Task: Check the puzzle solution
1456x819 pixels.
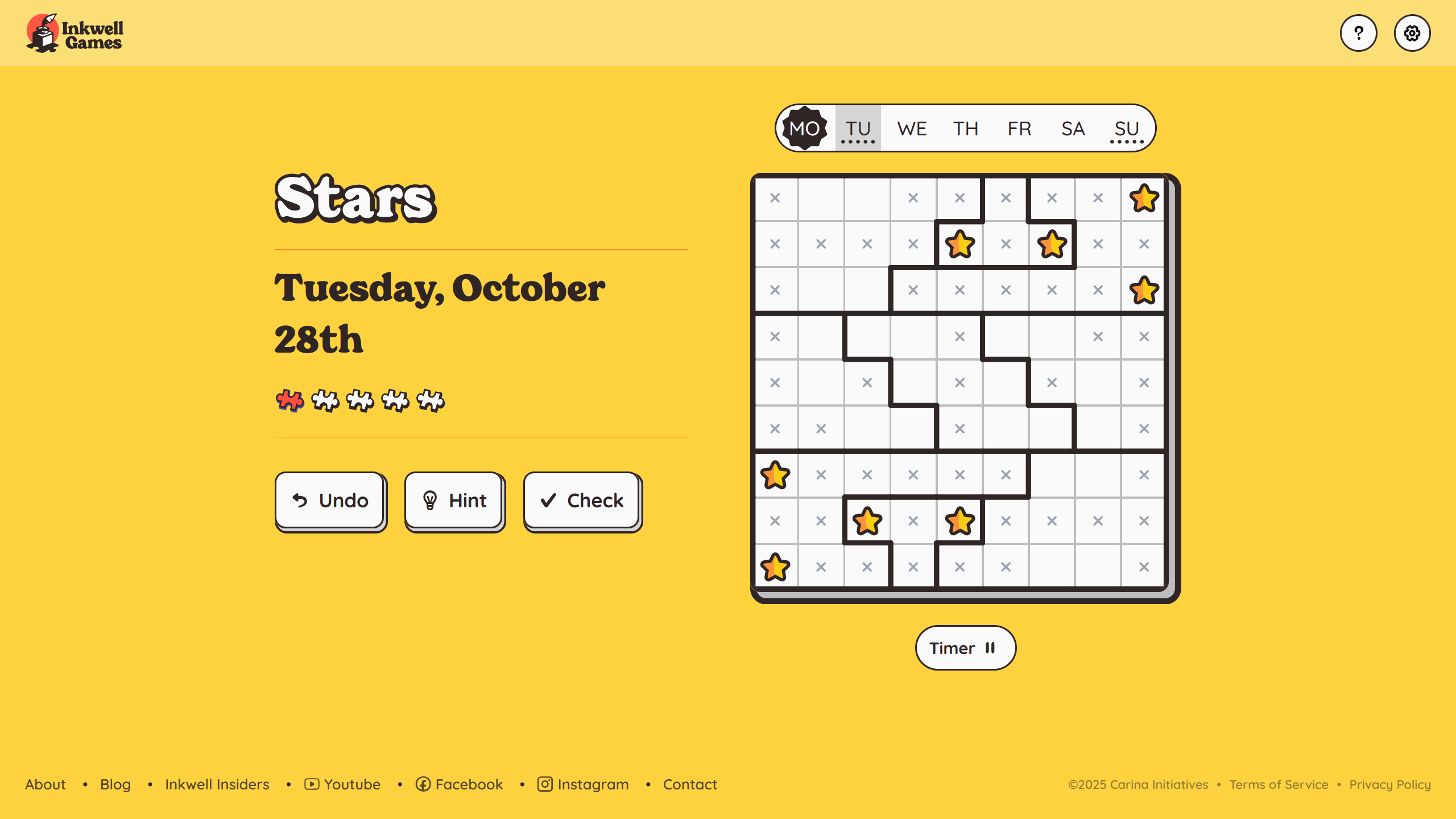Action: [581, 500]
